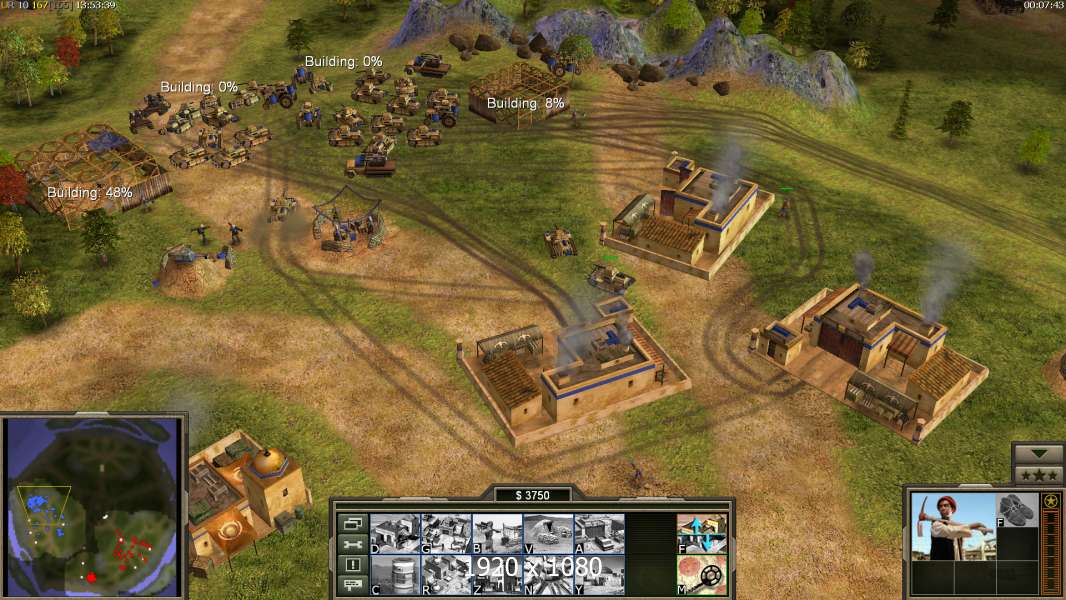Open the exclamation mark alert button
Image resolution: width=1066 pixels, height=600 pixels.
point(352,565)
